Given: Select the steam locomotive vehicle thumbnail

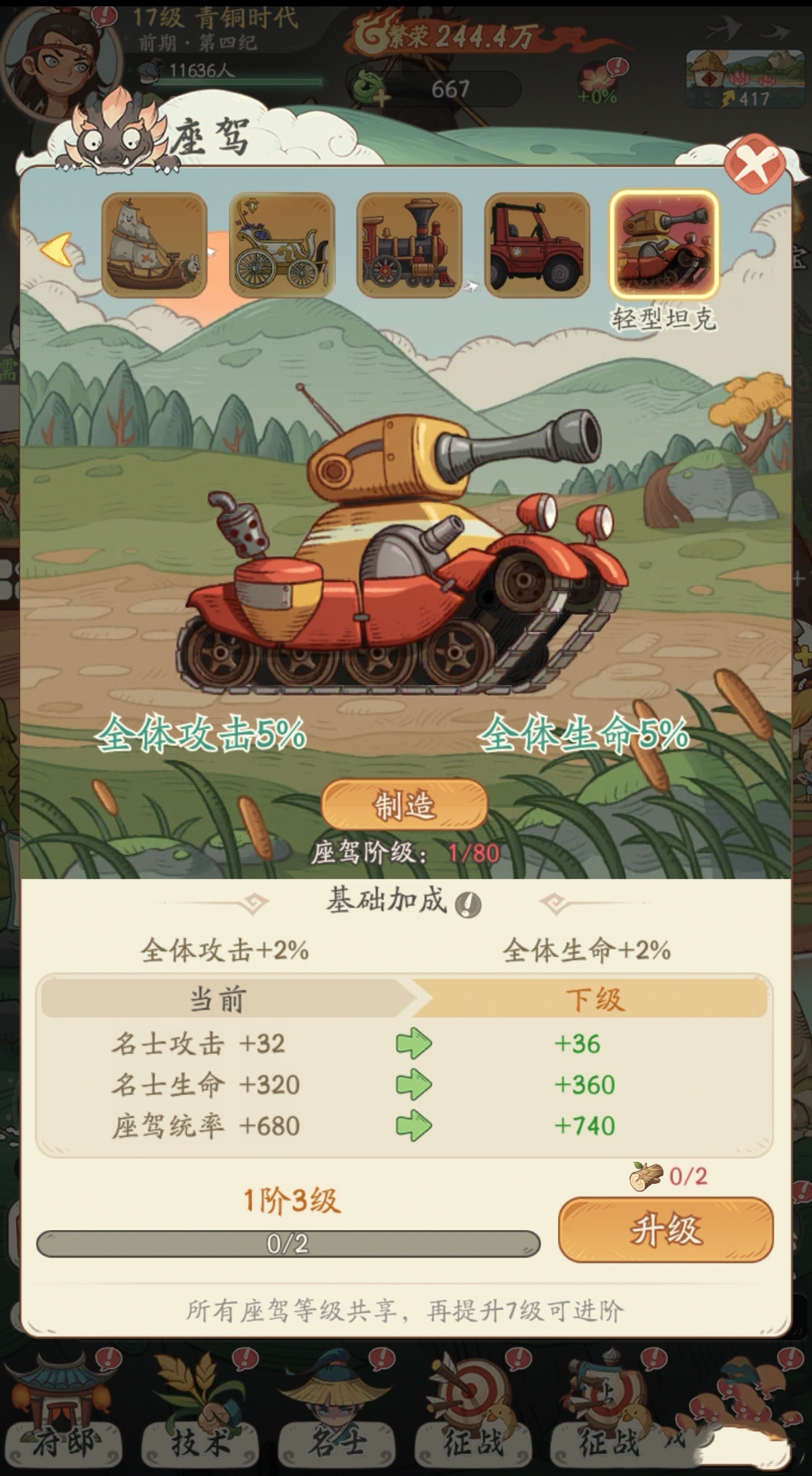Looking at the screenshot, I should [409, 245].
